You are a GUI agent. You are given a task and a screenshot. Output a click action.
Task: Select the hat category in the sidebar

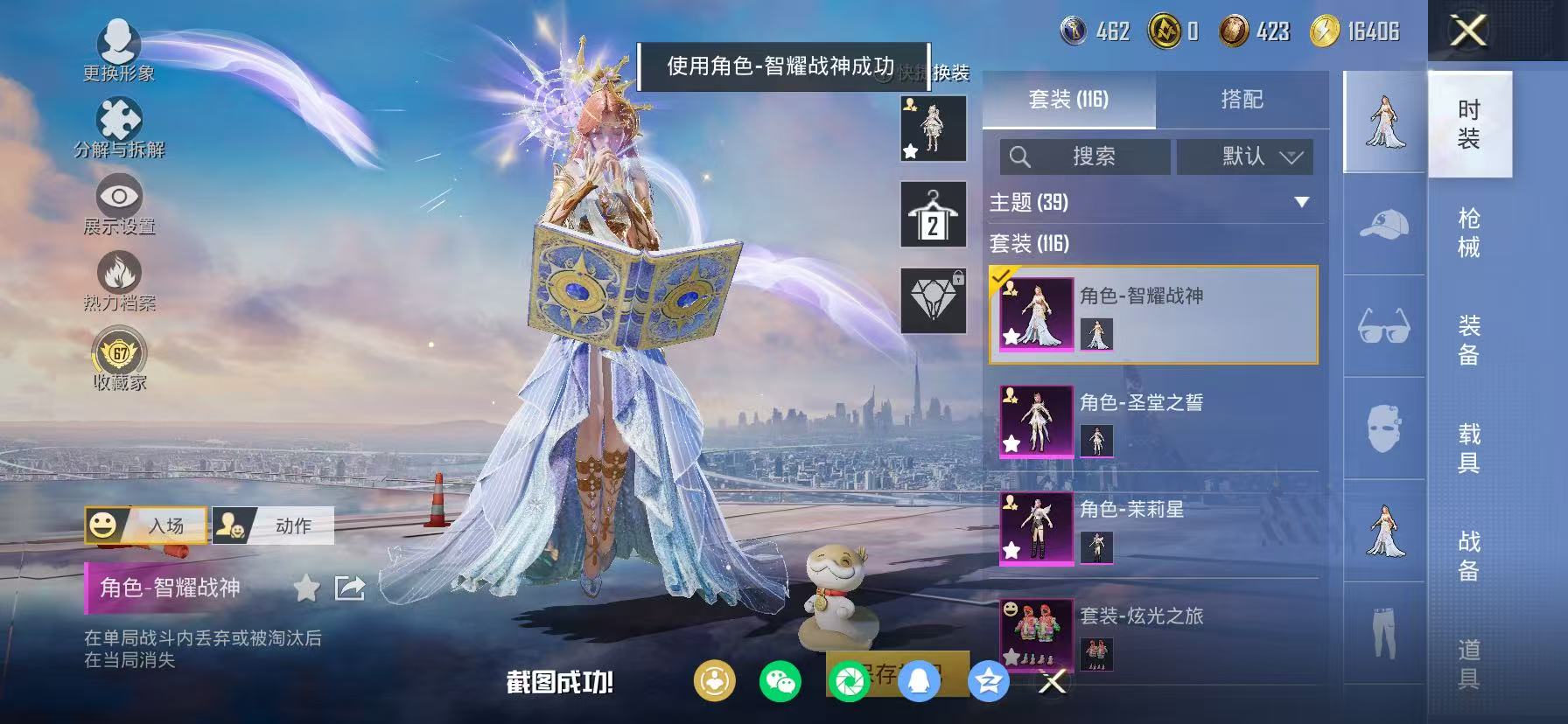point(1382,223)
